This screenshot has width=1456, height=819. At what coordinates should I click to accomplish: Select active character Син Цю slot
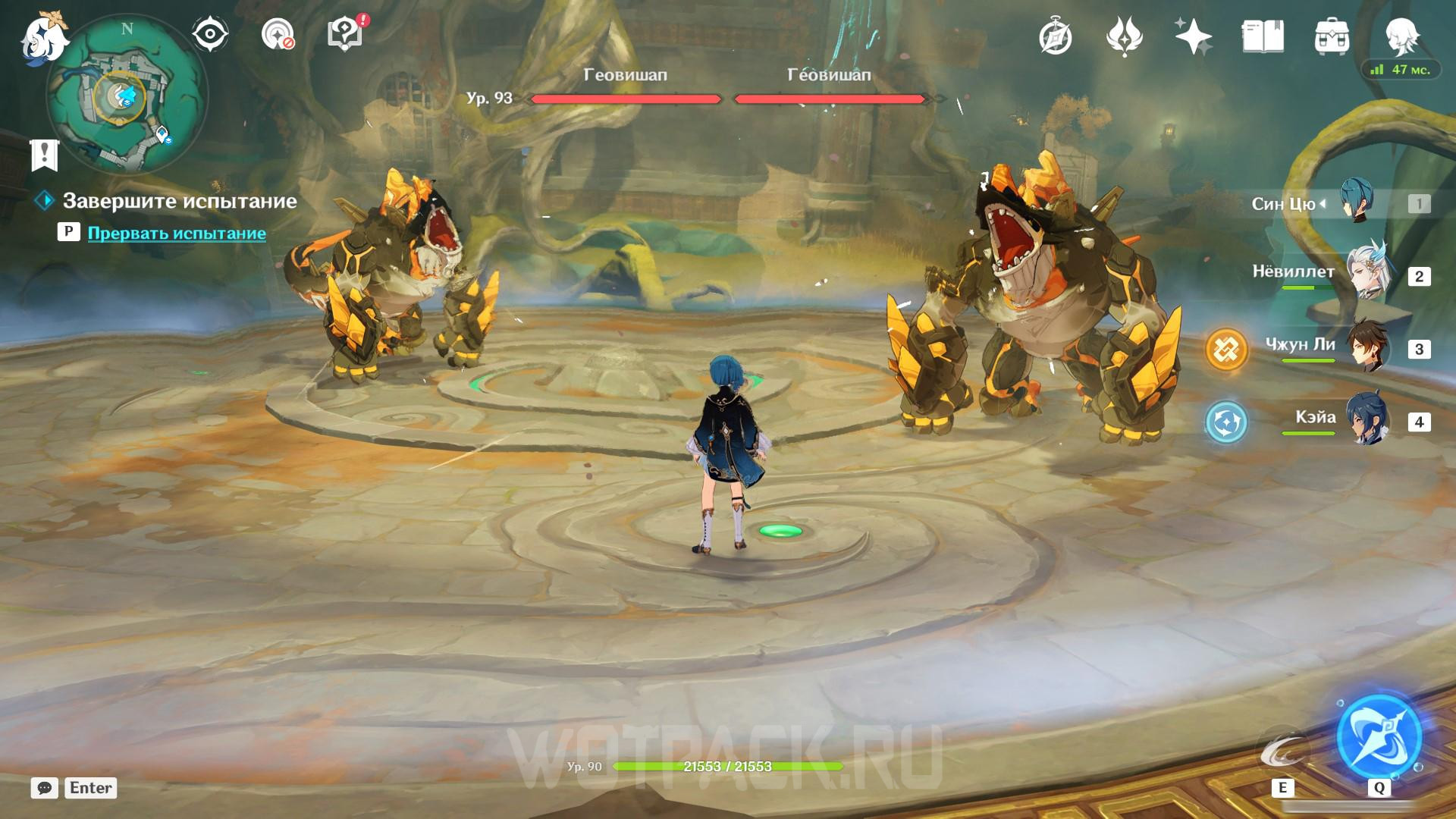pyautogui.click(x=1356, y=202)
